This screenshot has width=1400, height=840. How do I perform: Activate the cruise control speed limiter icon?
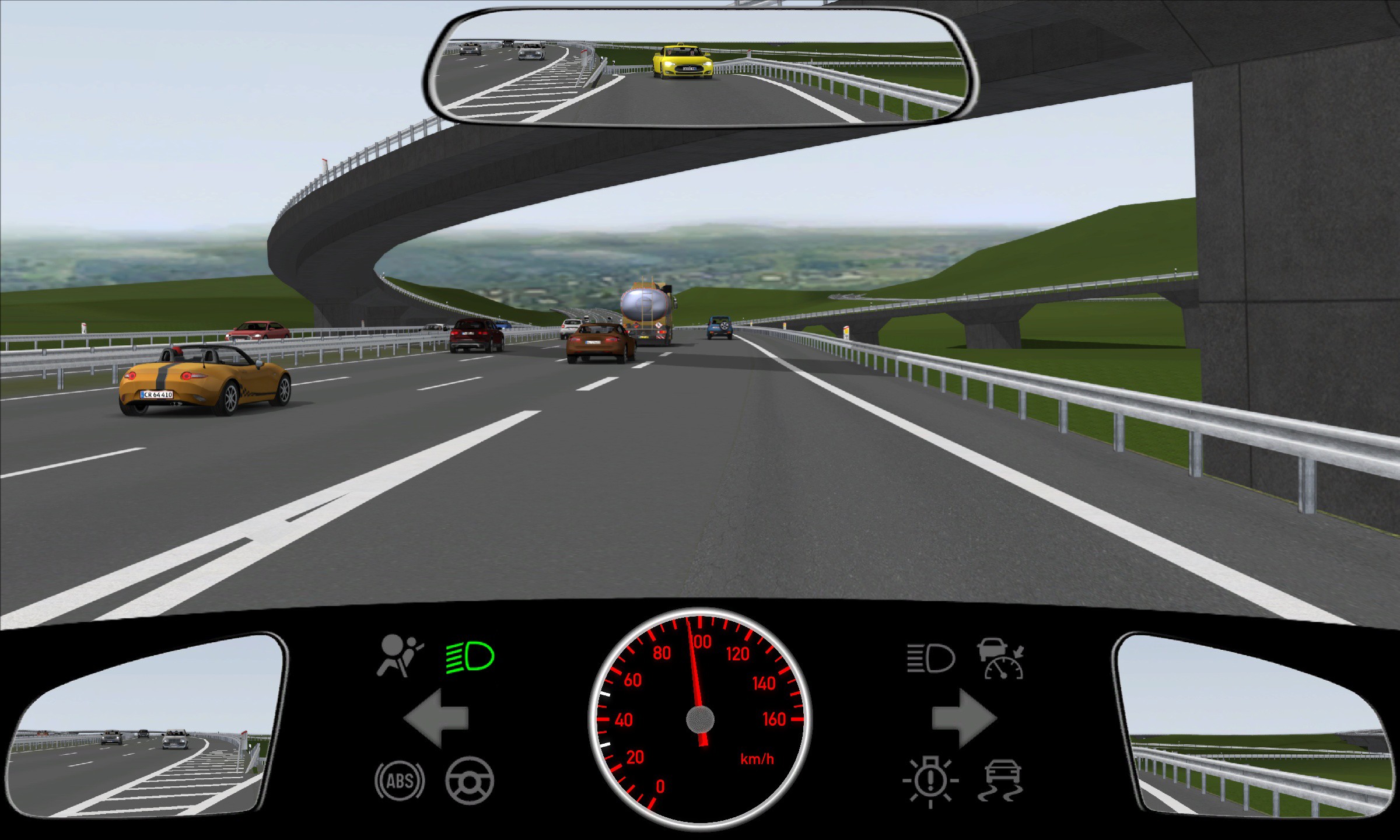click(x=1002, y=659)
